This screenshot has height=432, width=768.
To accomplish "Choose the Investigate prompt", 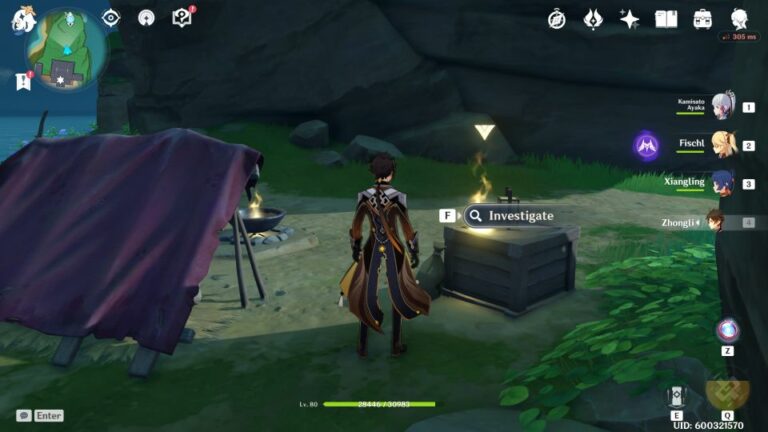I will click(509, 215).
